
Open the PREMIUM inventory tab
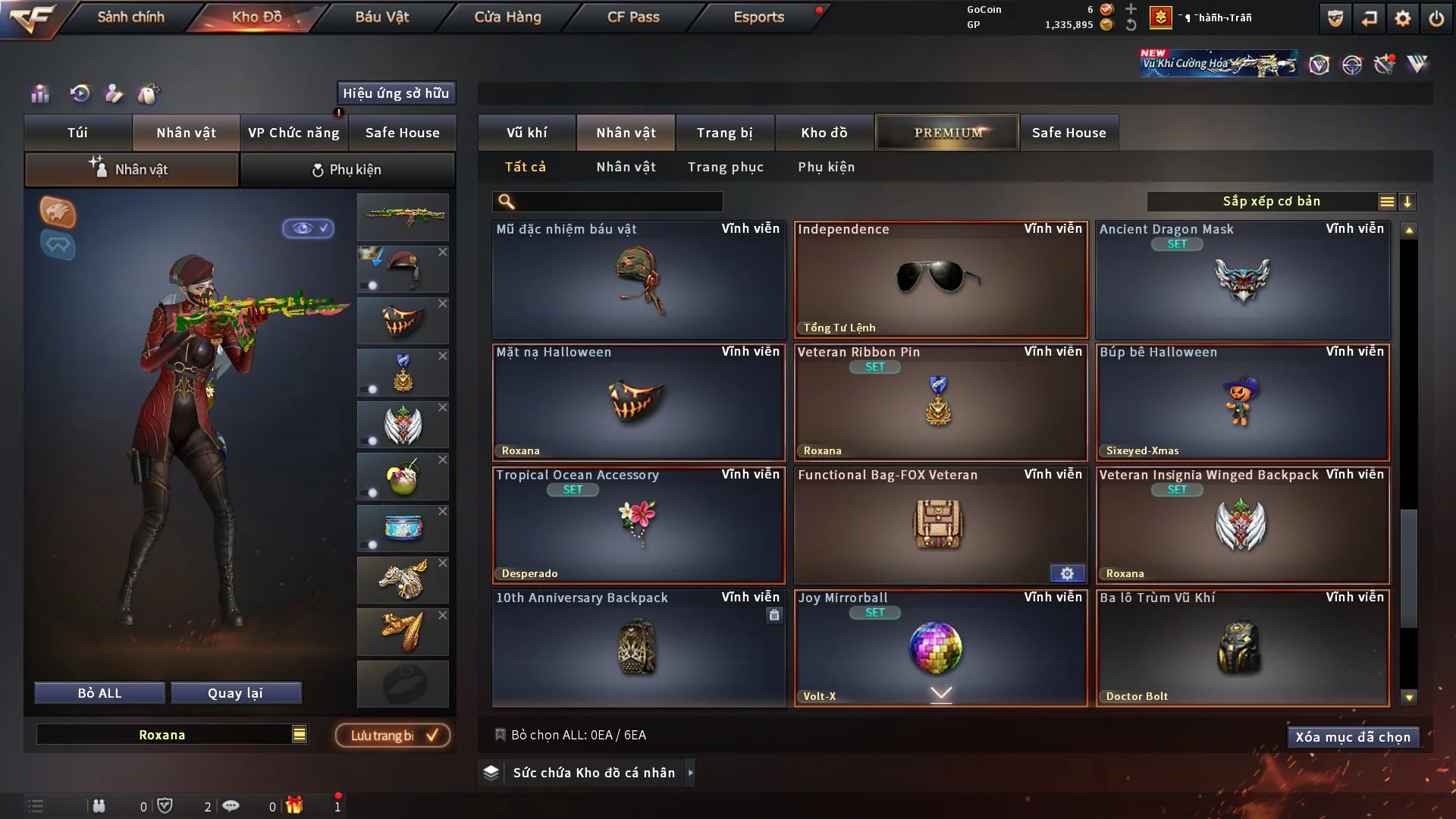click(x=947, y=133)
